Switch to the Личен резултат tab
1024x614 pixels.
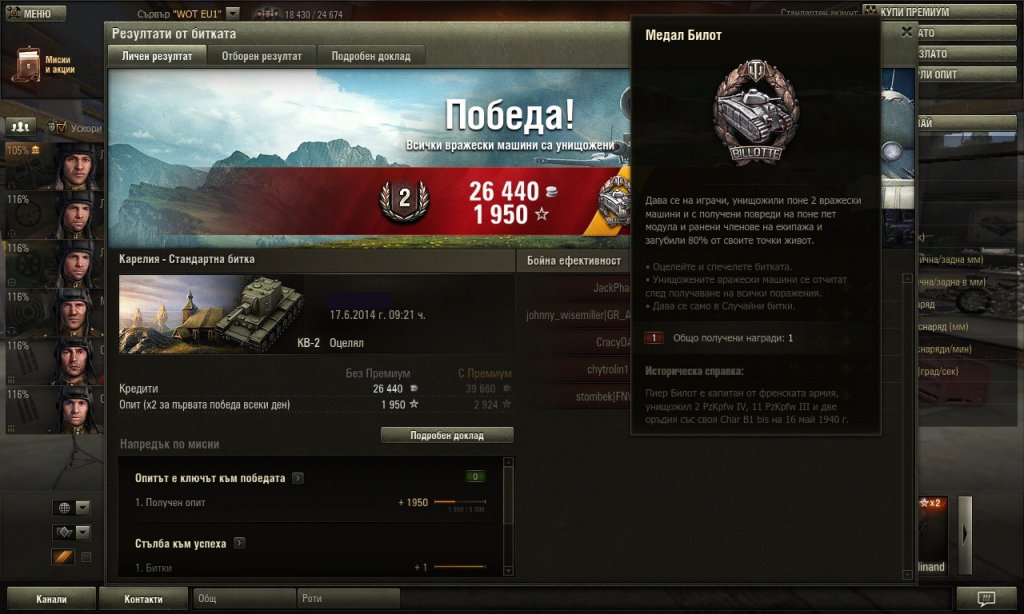(x=158, y=56)
